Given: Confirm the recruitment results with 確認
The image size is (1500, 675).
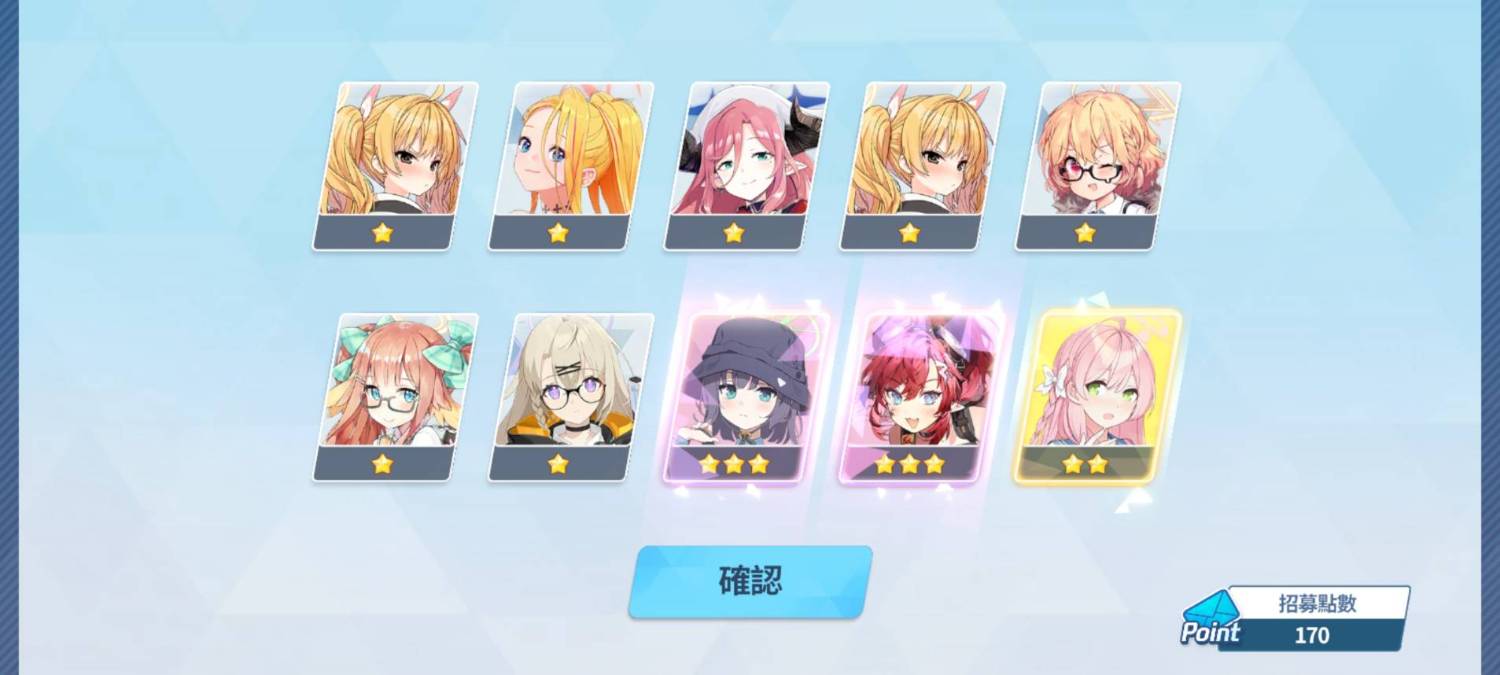Looking at the screenshot, I should pyautogui.click(x=750, y=581).
